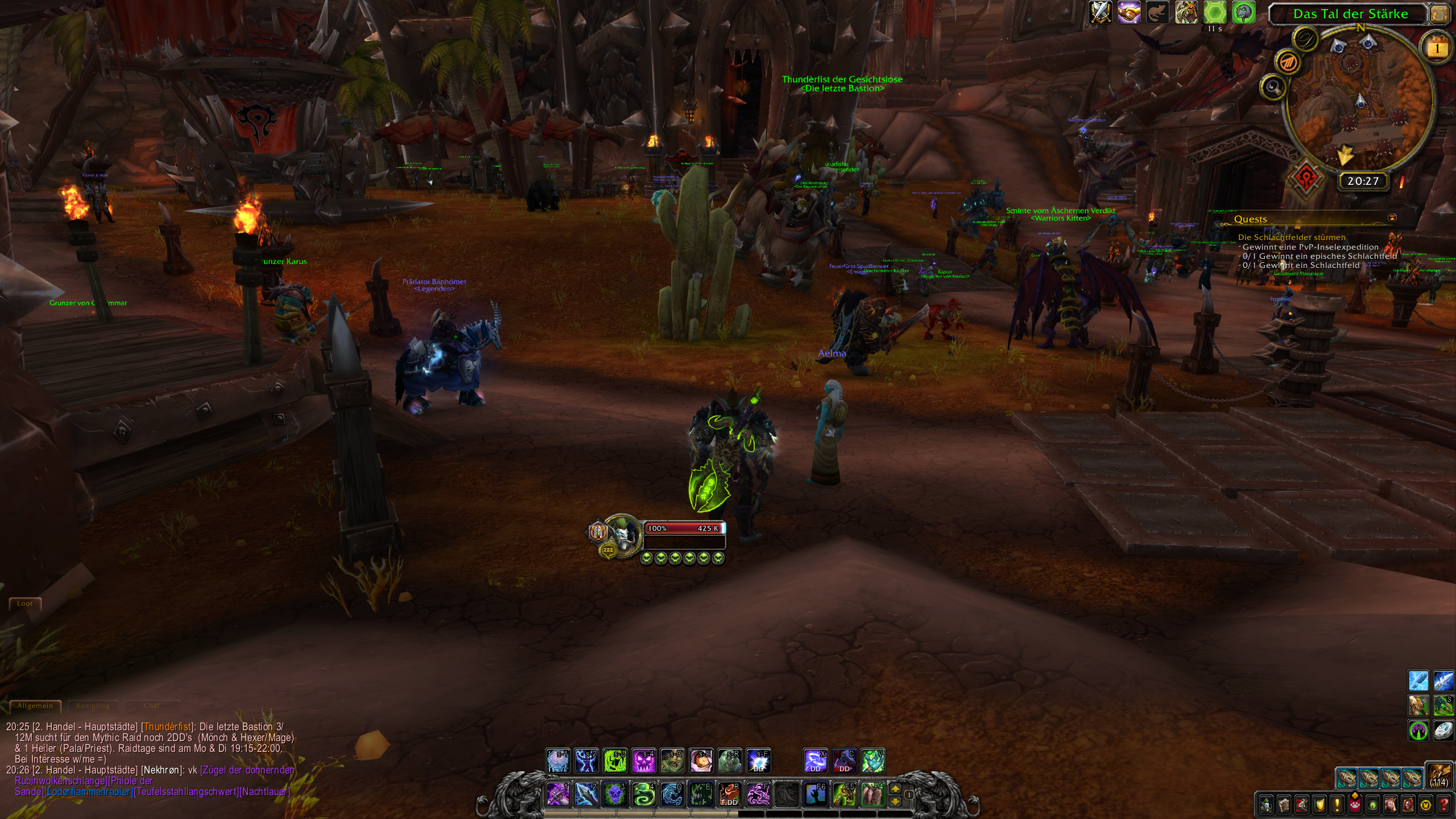
Task: Collapse the Quests objective tracker
Action: (1392, 218)
